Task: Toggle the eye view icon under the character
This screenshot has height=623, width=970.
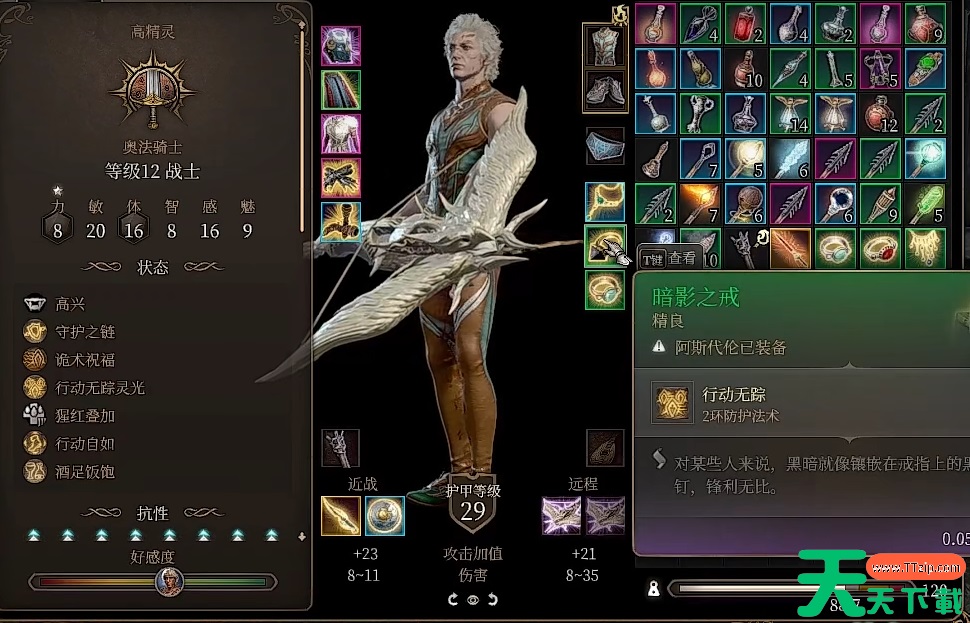Action: (473, 599)
